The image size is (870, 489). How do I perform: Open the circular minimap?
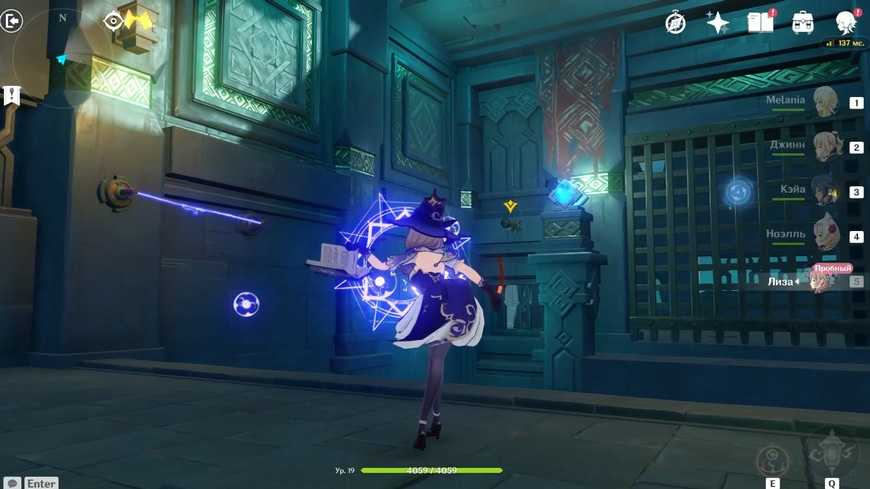tap(62, 55)
